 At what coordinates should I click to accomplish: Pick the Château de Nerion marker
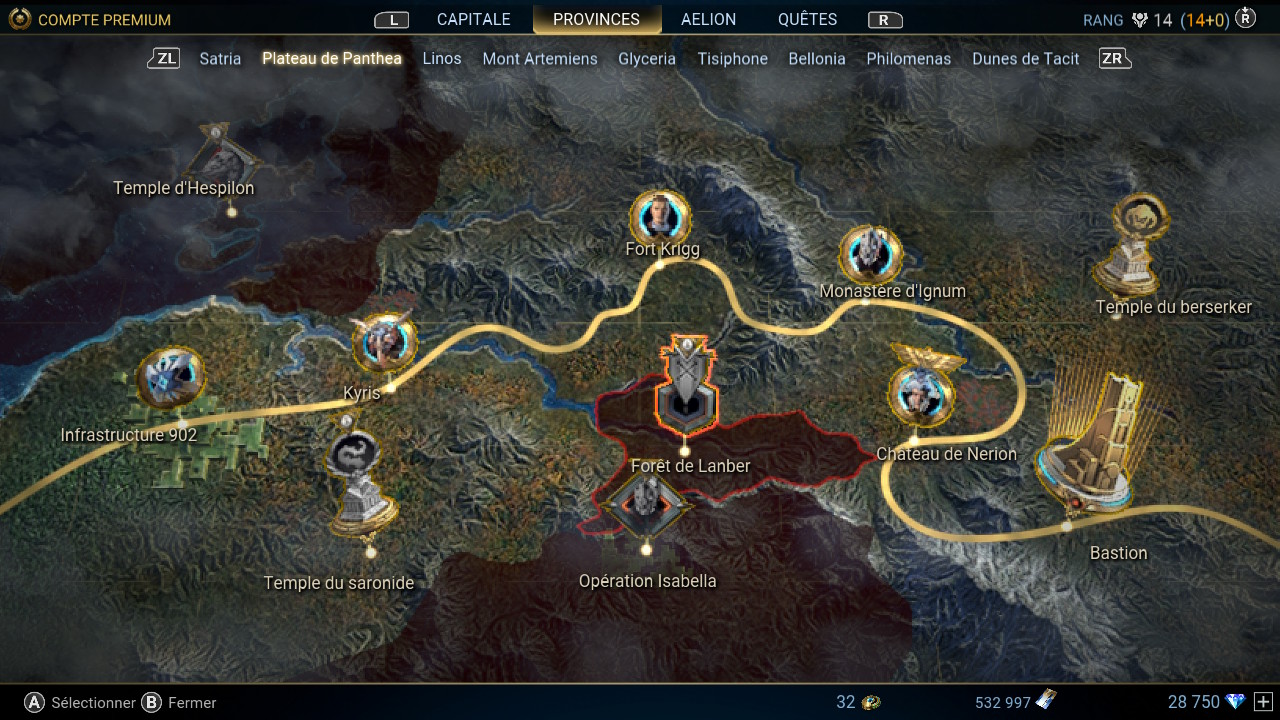click(x=920, y=393)
